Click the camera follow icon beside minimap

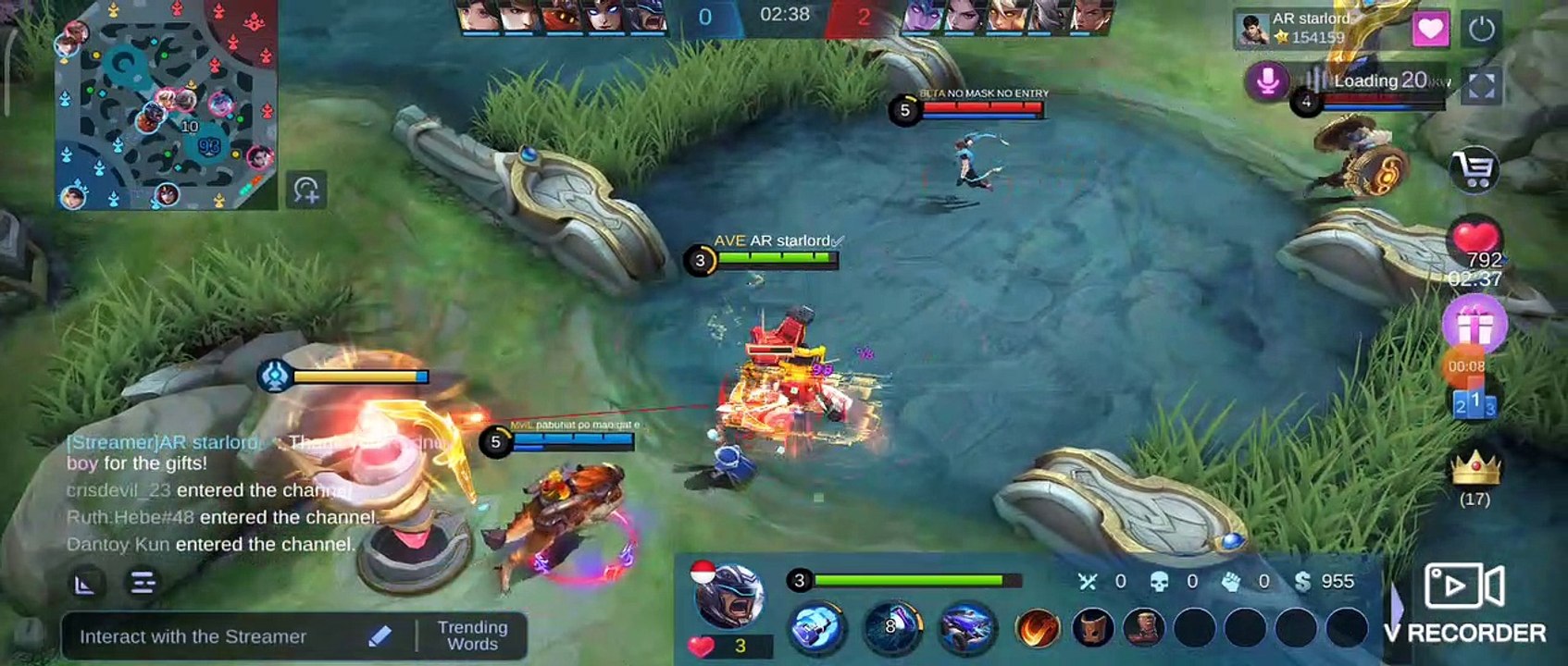(x=306, y=190)
